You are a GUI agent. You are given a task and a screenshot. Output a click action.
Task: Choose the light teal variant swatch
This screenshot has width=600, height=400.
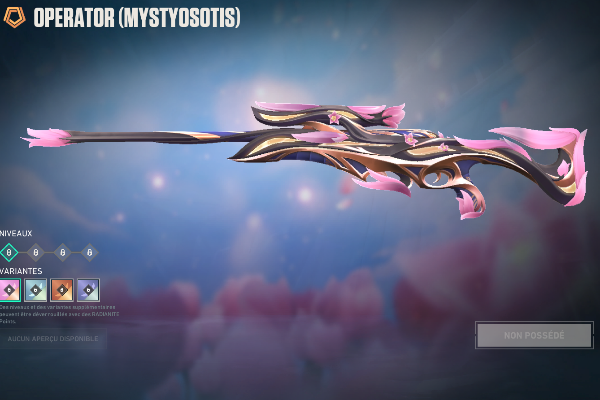pos(36,290)
